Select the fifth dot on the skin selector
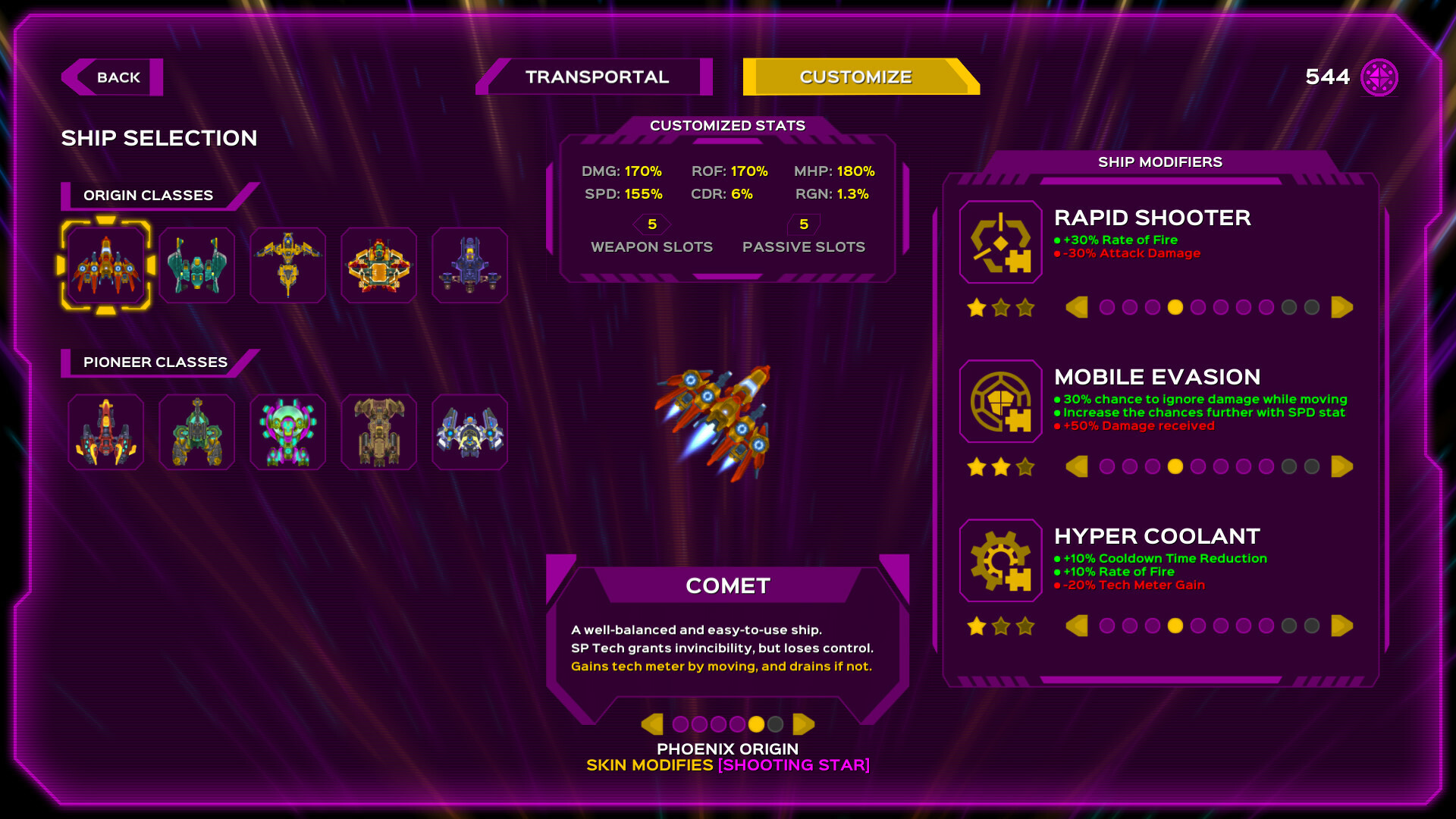 [x=758, y=724]
